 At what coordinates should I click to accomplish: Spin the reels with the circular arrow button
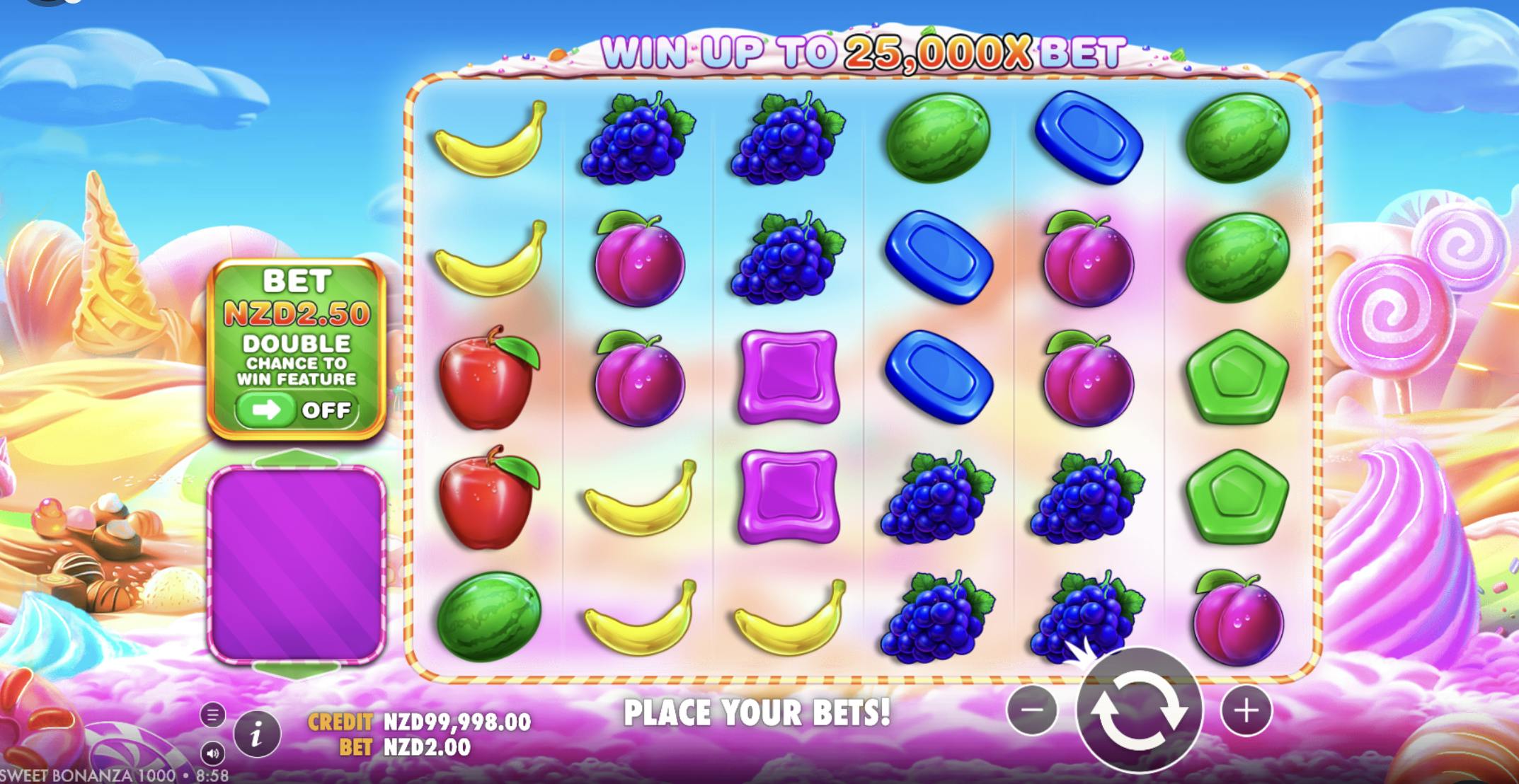coord(1138,710)
